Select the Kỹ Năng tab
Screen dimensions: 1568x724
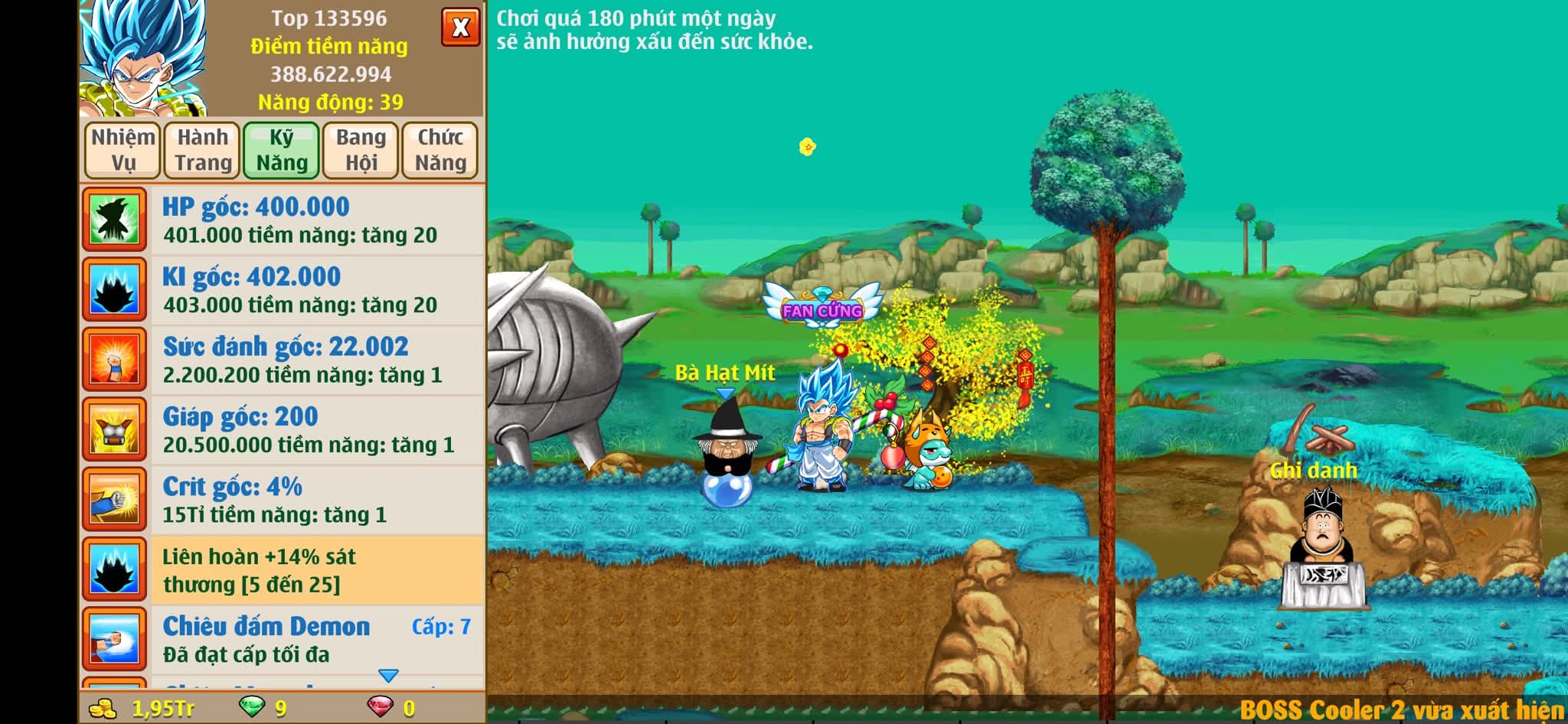point(282,150)
